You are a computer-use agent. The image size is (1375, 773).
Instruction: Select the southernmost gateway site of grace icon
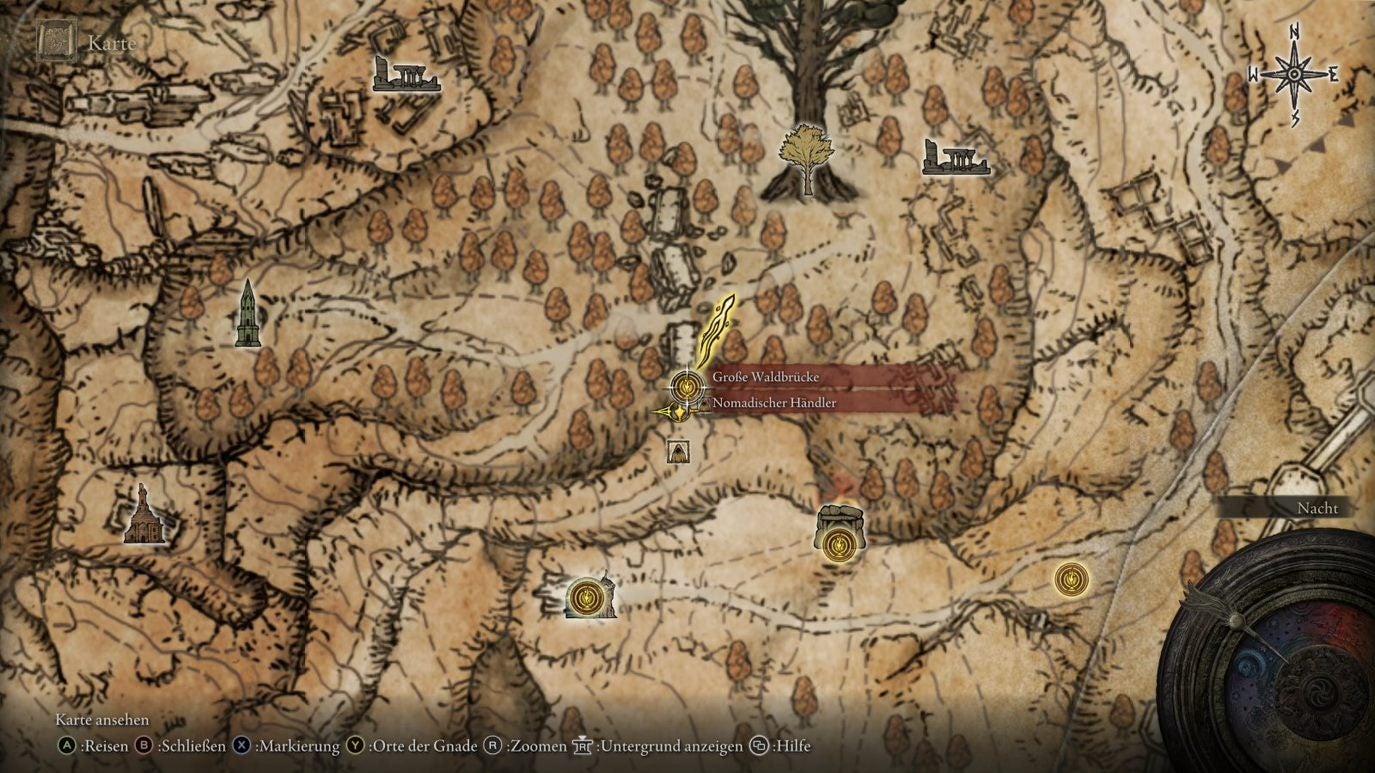[x=586, y=596]
